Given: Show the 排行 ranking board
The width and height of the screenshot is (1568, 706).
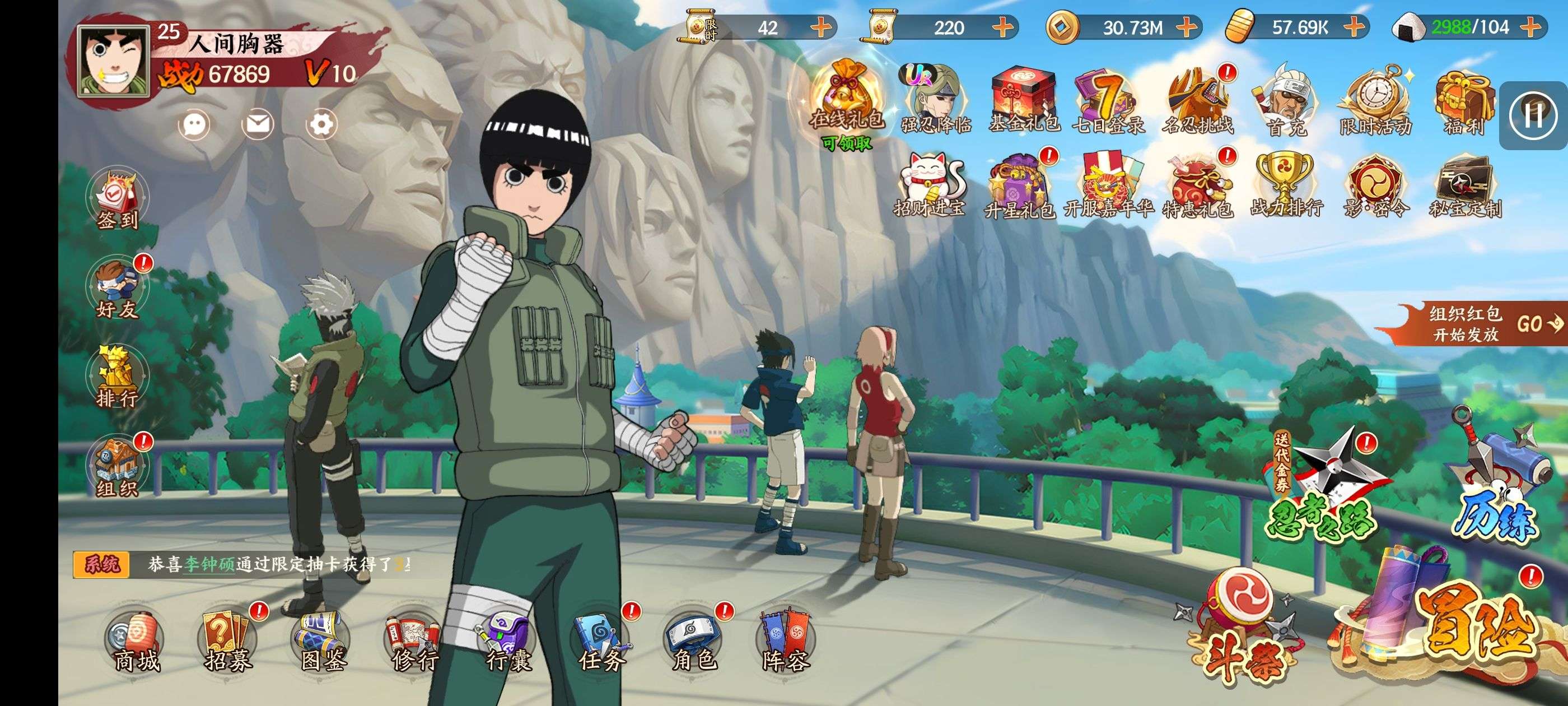Looking at the screenshot, I should coord(117,378).
